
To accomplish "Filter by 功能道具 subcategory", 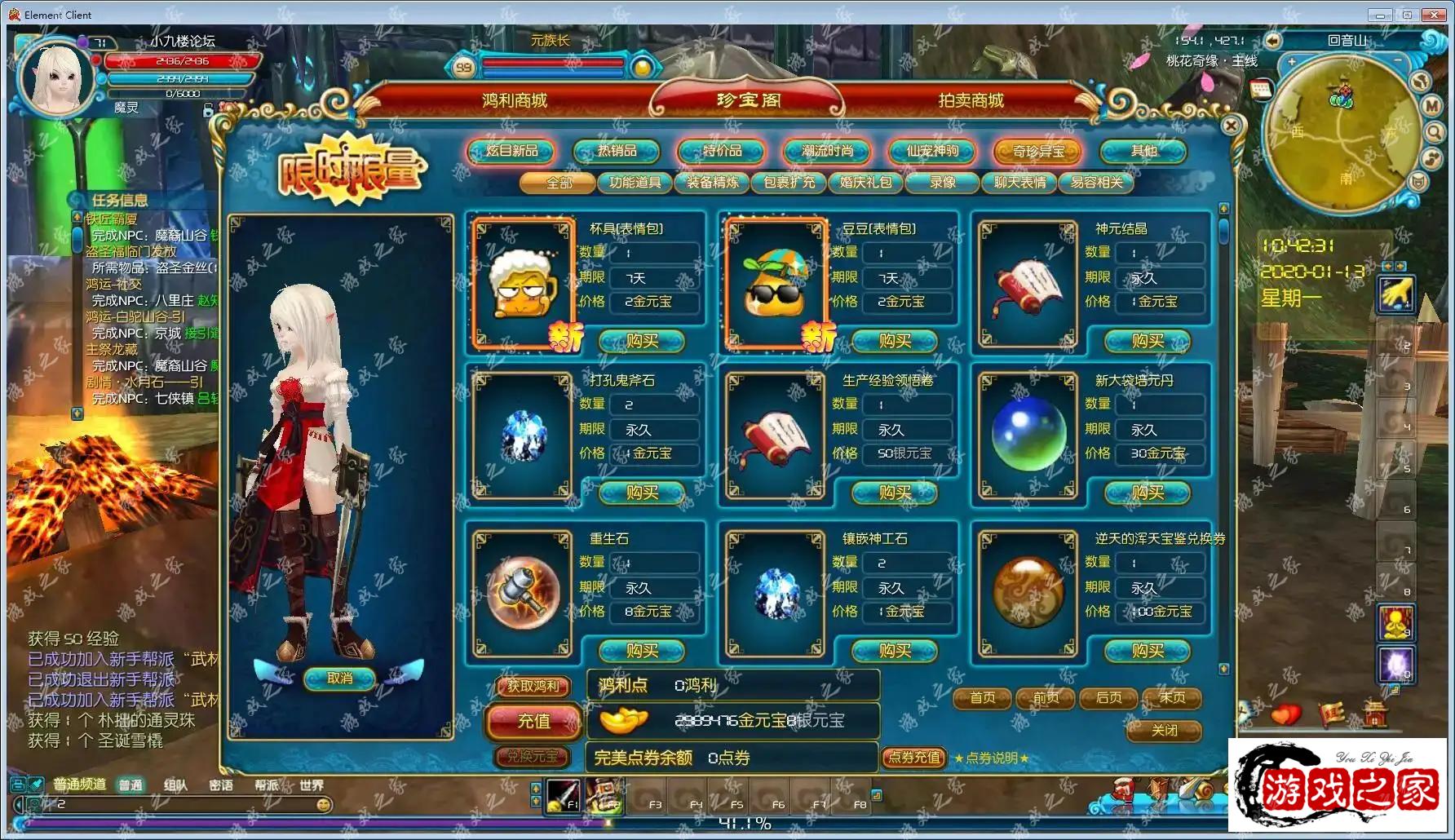I will [635, 183].
